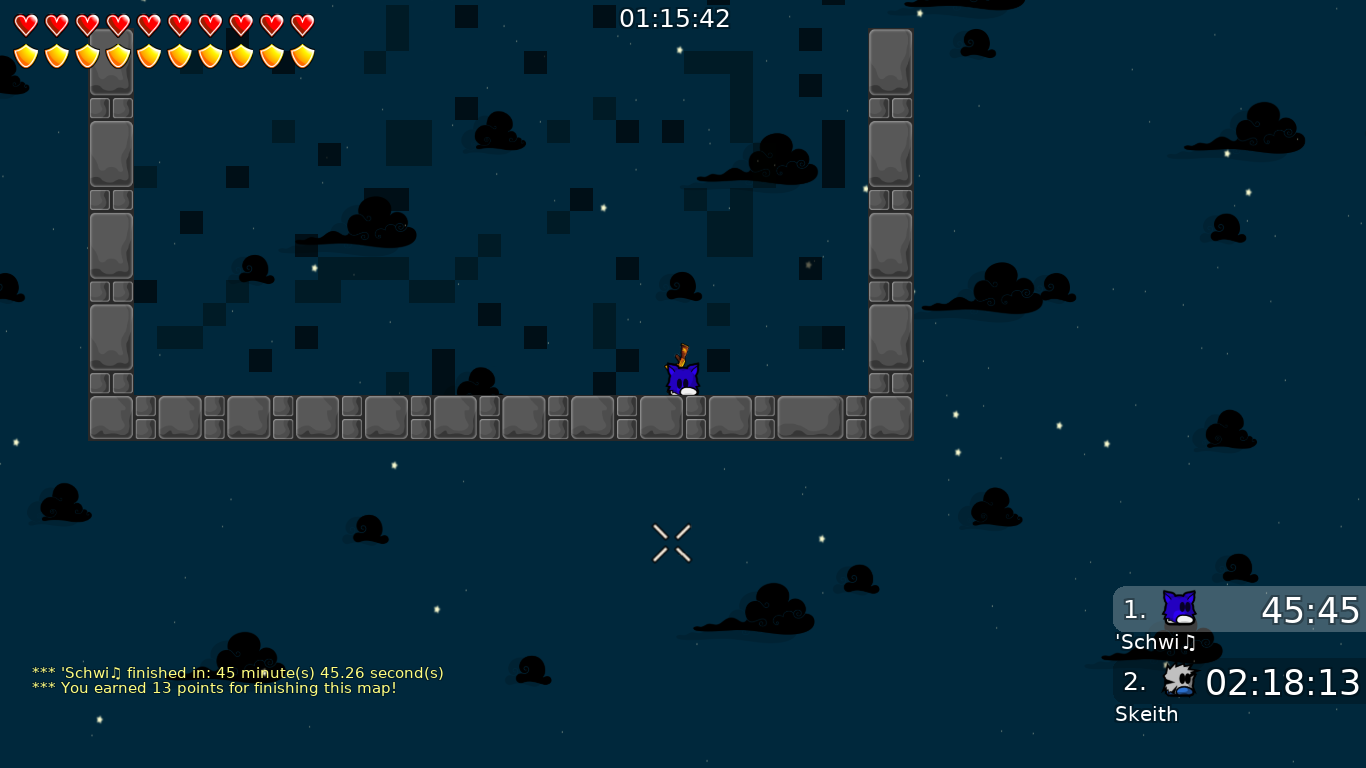Click the hammer weapon held by the tee
Image resolution: width=1366 pixels, height=768 pixels.
685,355
